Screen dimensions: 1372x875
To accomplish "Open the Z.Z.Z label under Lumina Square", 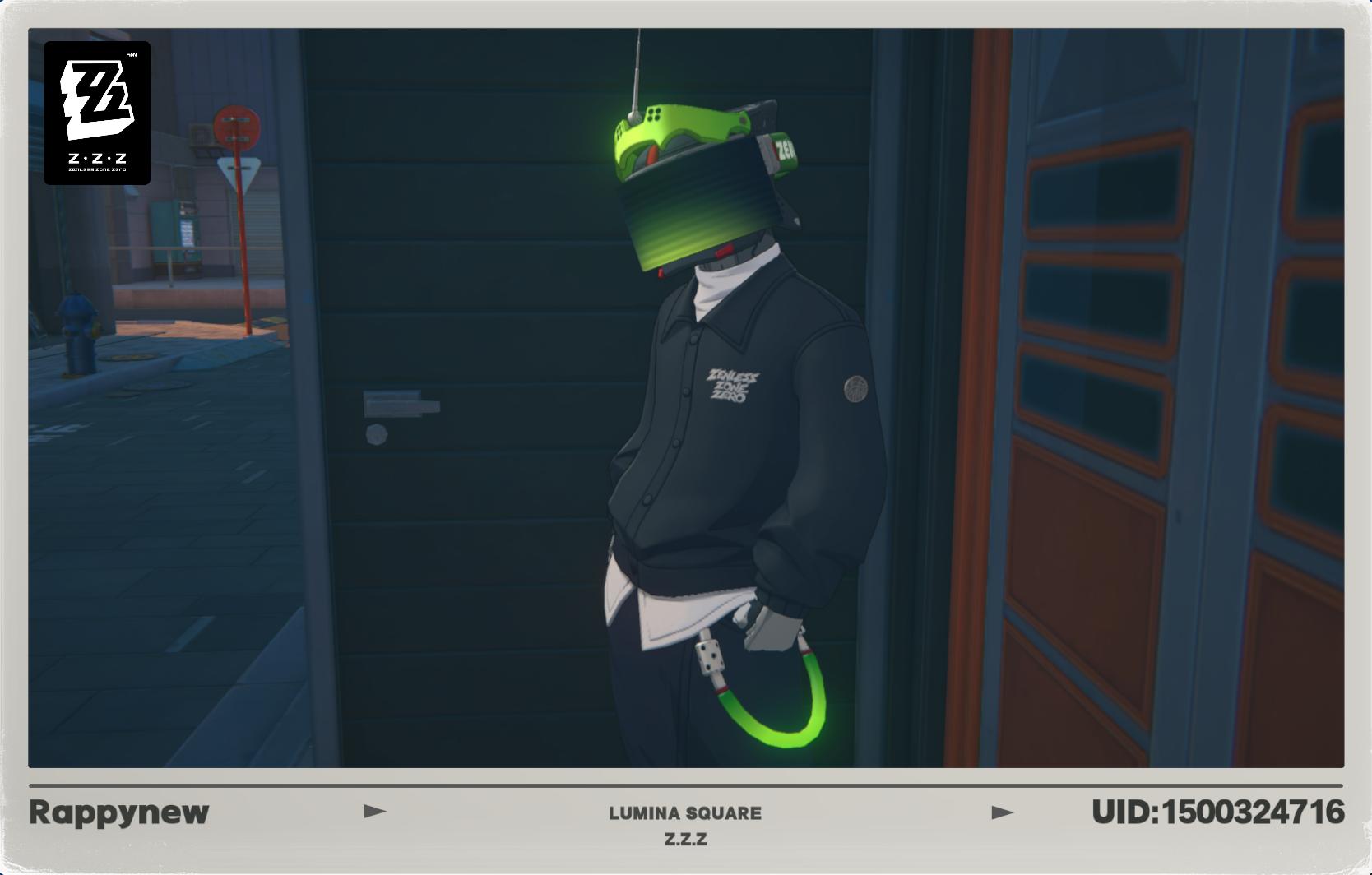I will pyautogui.click(x=685, y=840).
